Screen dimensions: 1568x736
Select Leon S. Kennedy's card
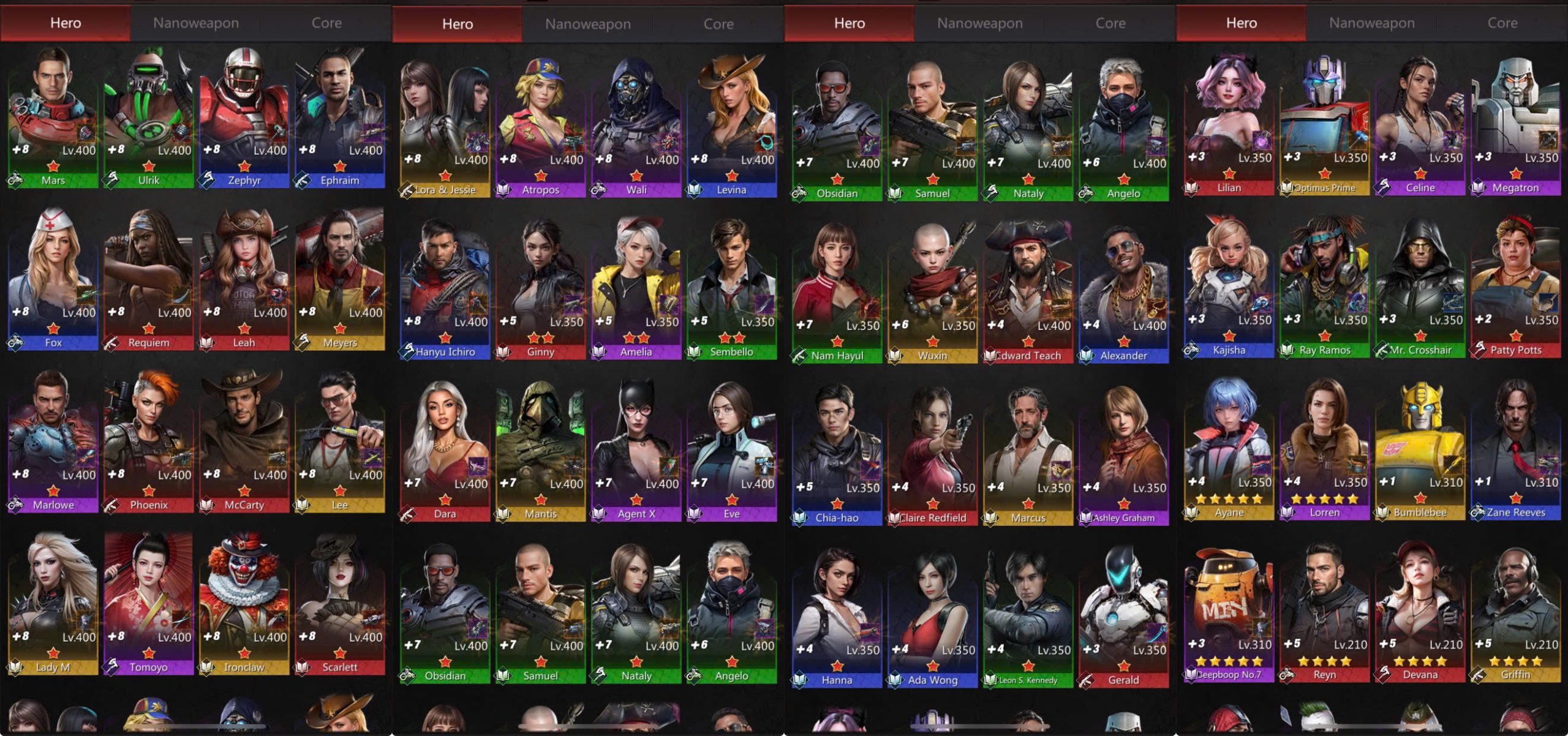click(x=1028, y=615)
